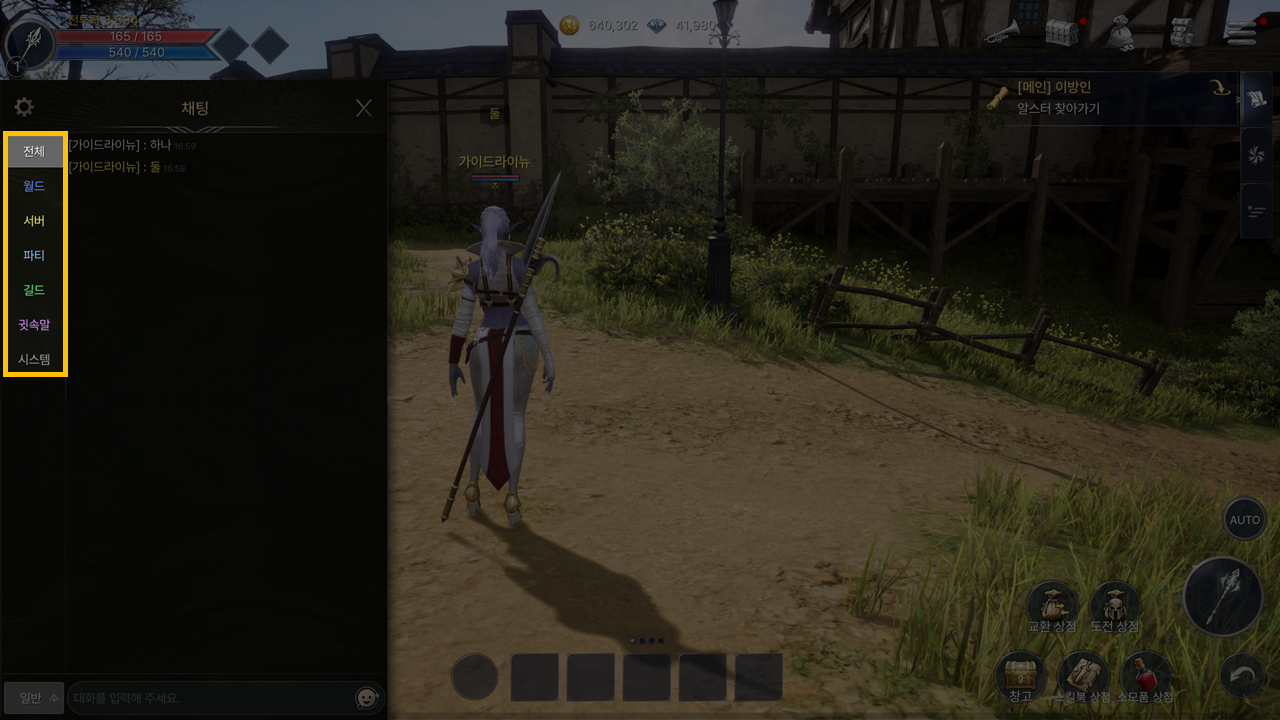Click the chat message input field
The height and width of the screenshot is (720, 1280).
(x=210, y=697)
